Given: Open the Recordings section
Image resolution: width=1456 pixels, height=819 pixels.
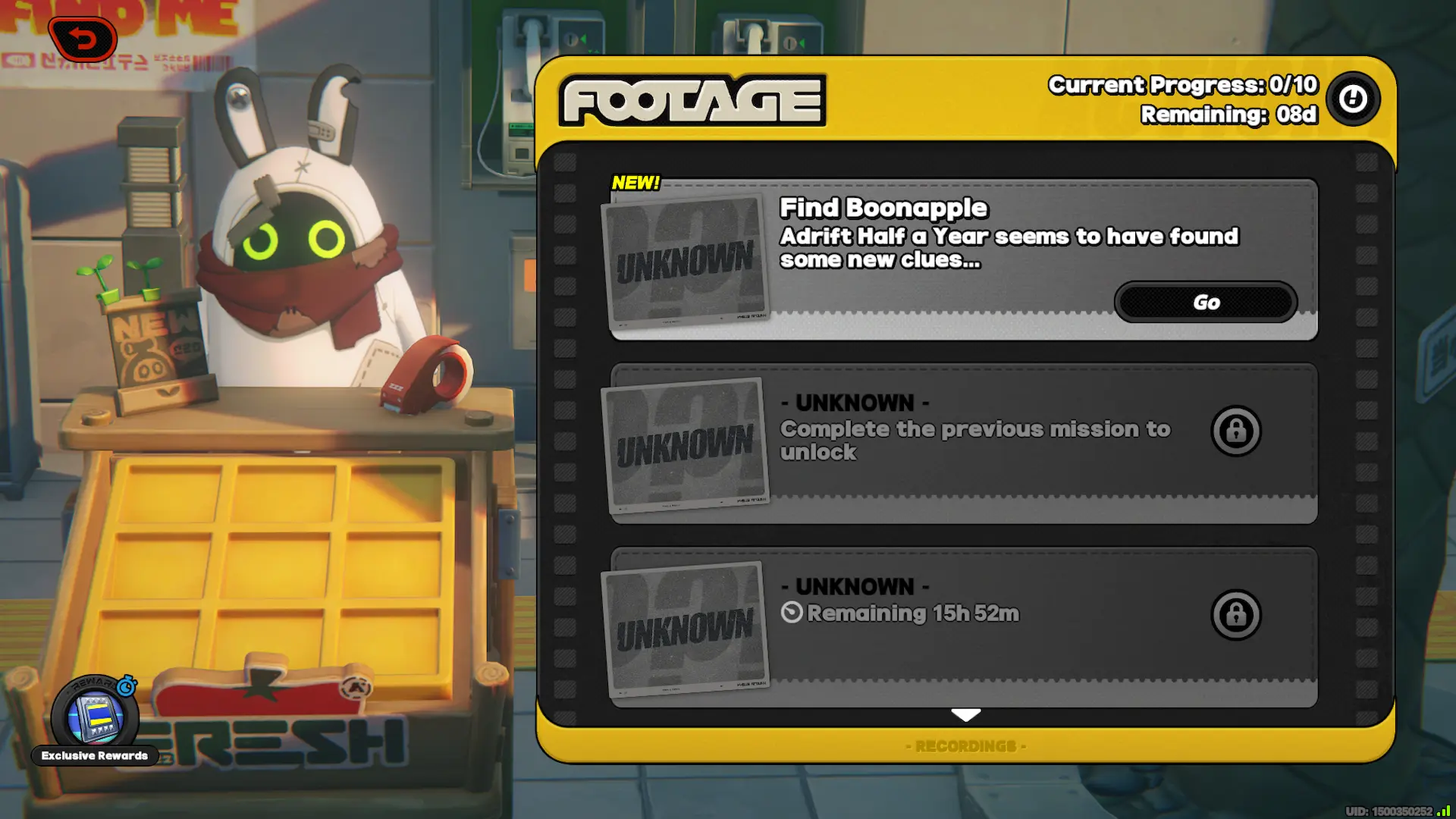Looking at the screenshot, I should coord(965,746).
